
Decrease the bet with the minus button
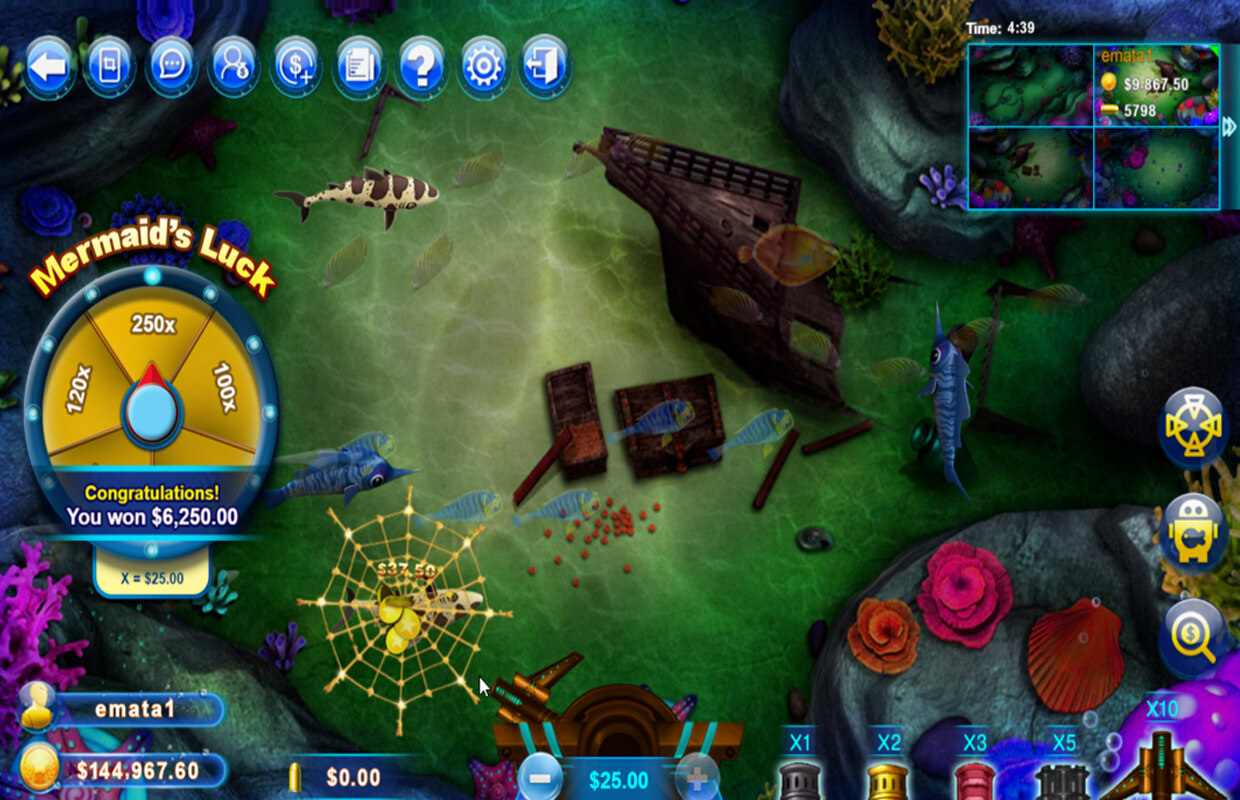[x=540, y=777]
